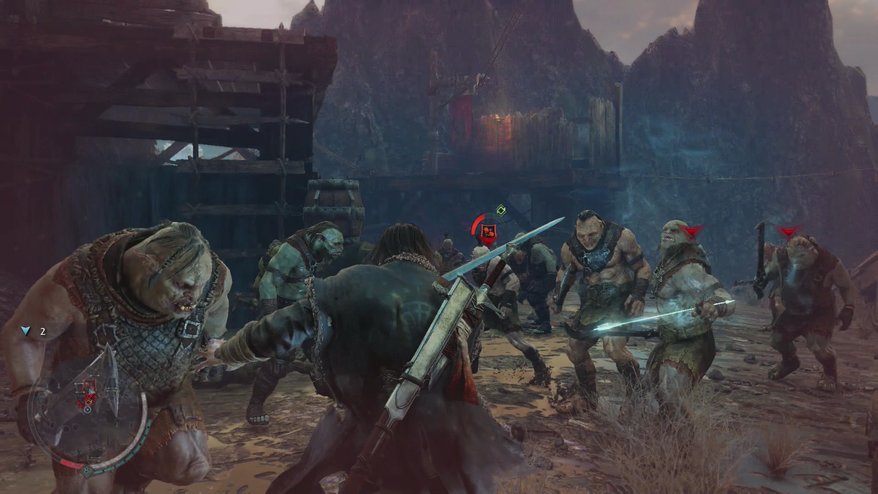Select the blue arrow ammo icon
Image resolution: width=878 pixels, height=494 pixels.
point(26,330)
